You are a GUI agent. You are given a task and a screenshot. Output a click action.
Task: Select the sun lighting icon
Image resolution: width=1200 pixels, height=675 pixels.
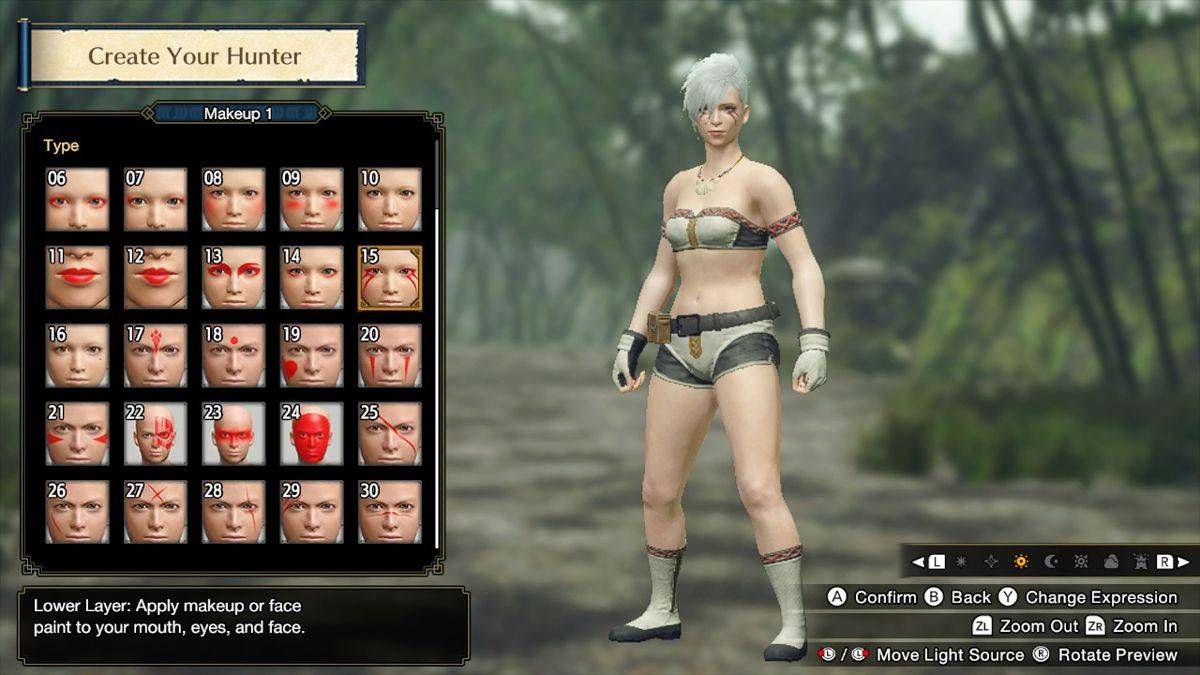(1021, 562)
